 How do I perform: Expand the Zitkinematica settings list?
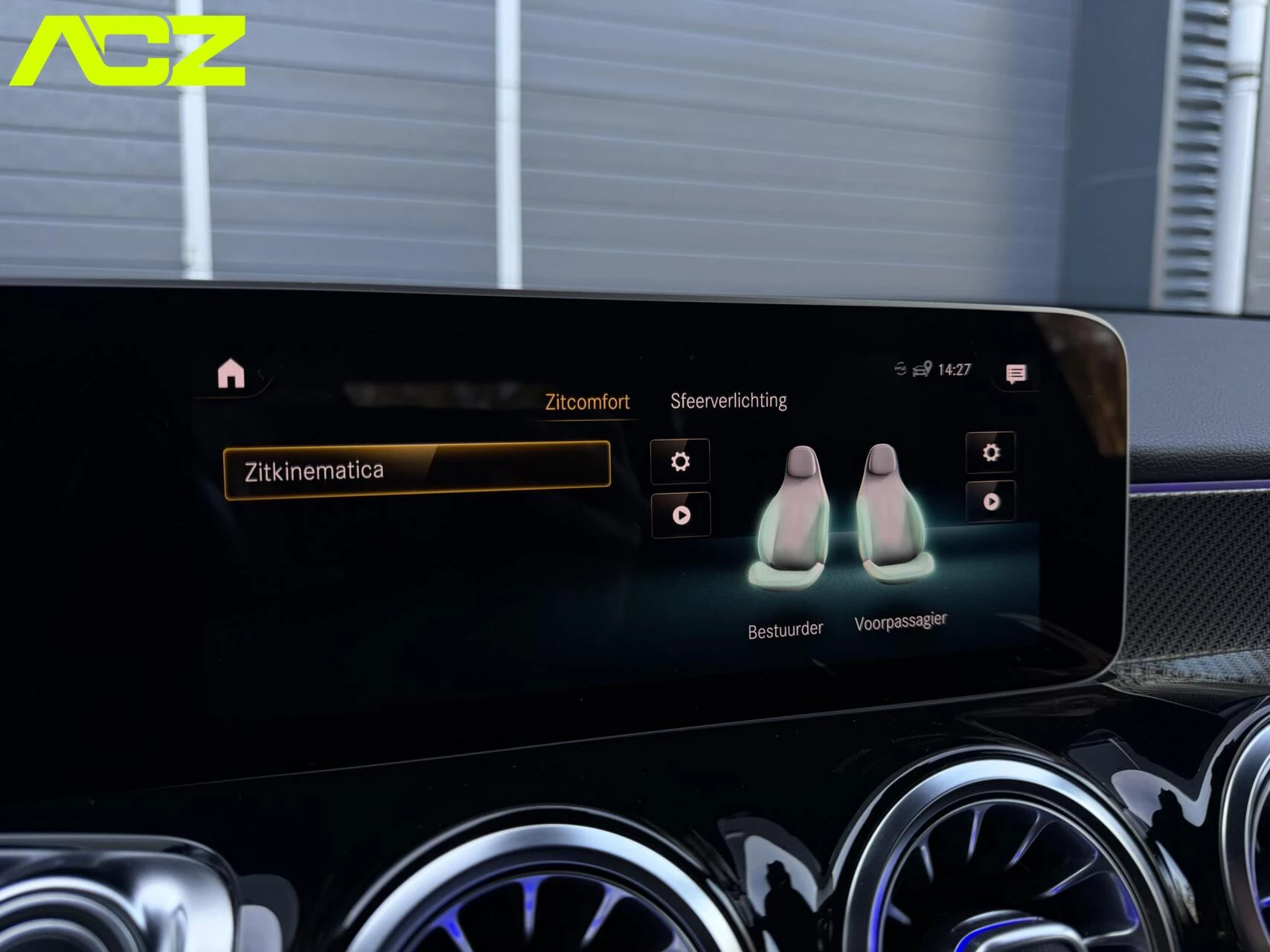pyautogui.click(x=417, y=469)
